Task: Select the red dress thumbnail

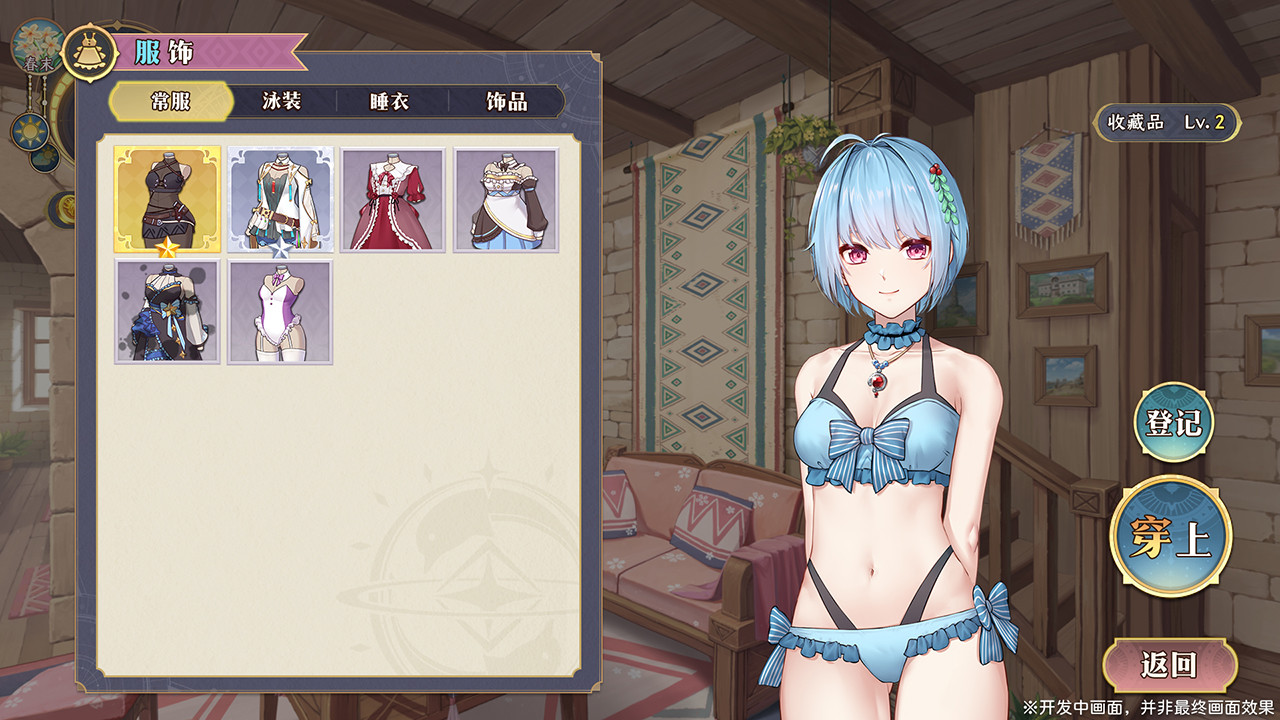Action: (x=394, y=200)
